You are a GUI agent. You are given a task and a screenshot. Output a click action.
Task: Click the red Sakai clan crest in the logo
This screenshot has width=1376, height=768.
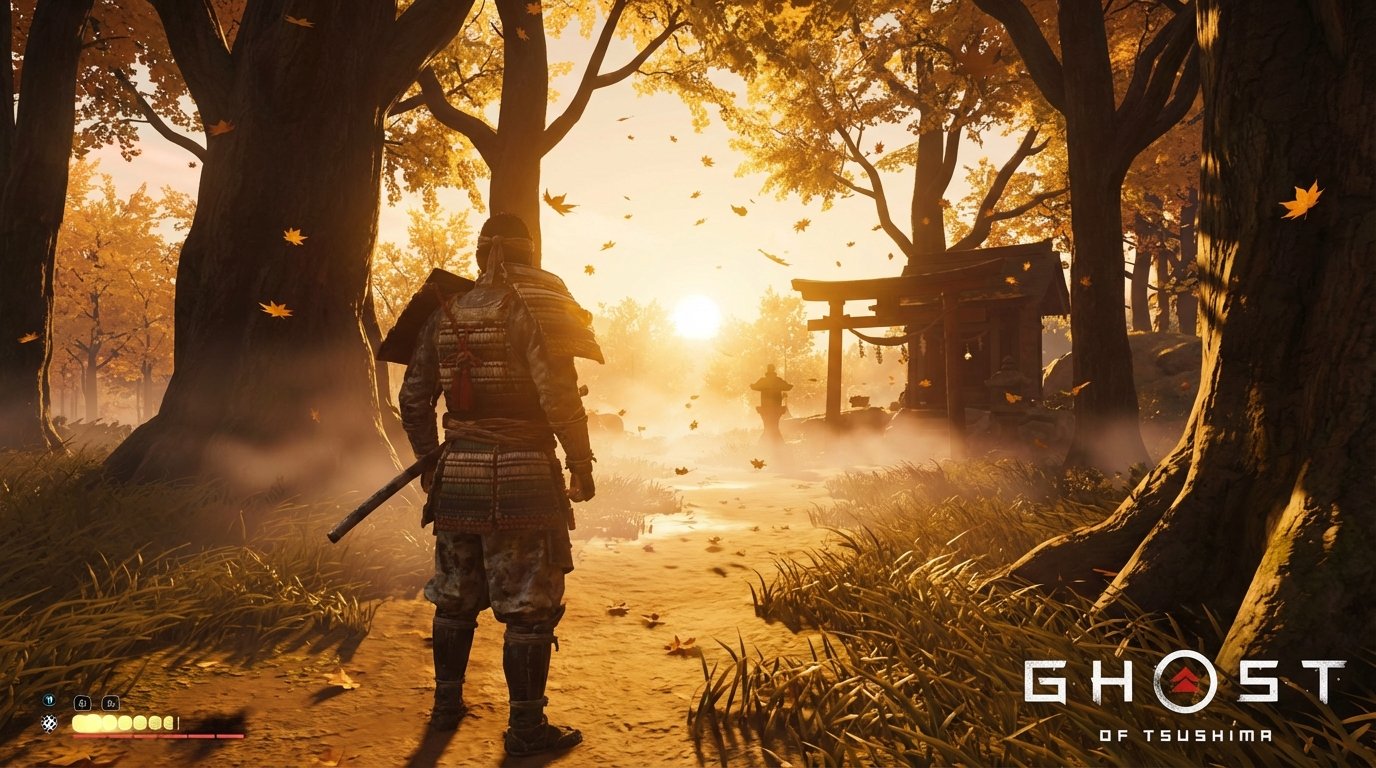1183,678
